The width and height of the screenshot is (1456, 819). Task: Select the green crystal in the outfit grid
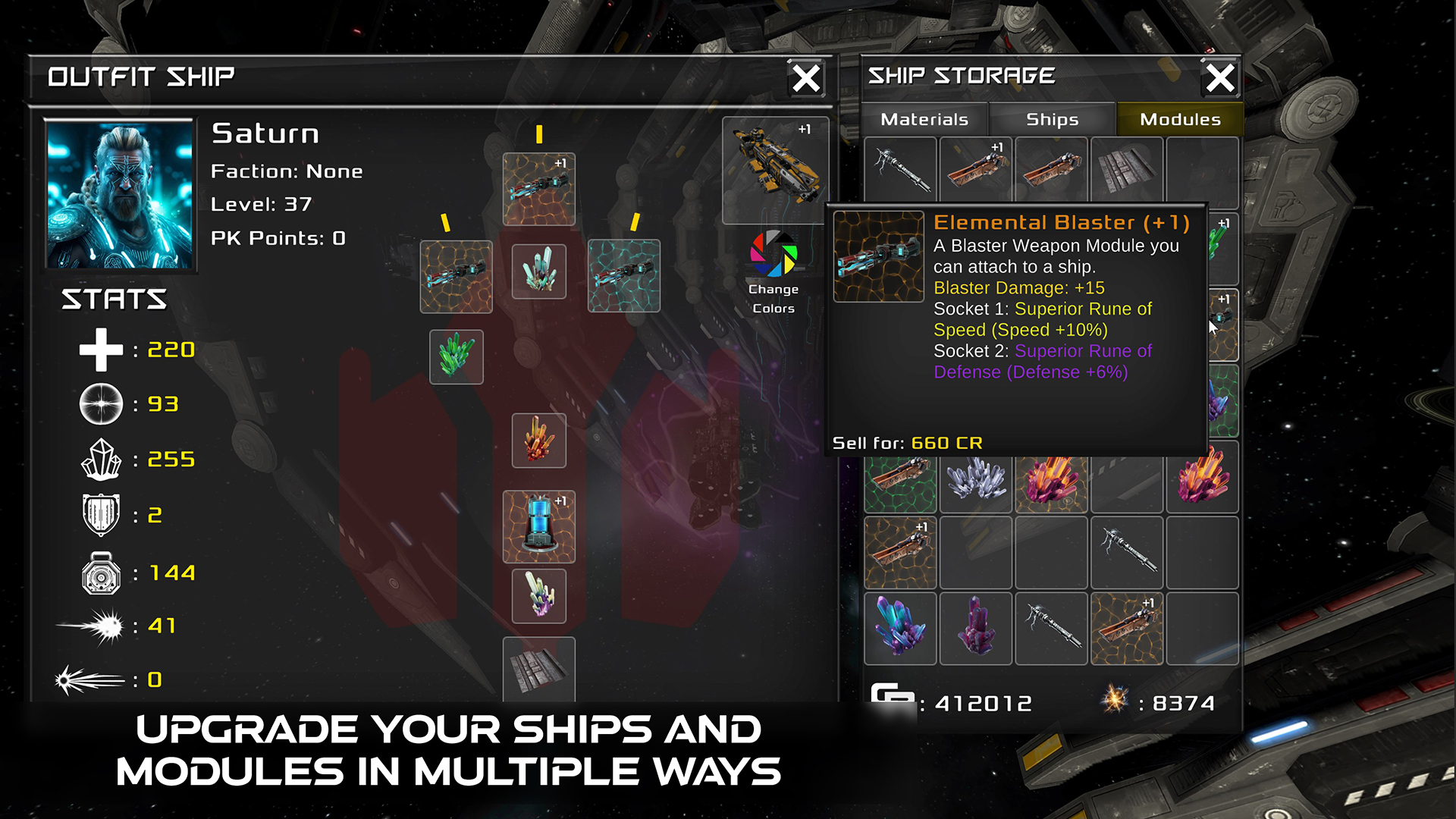click(457, 356)
